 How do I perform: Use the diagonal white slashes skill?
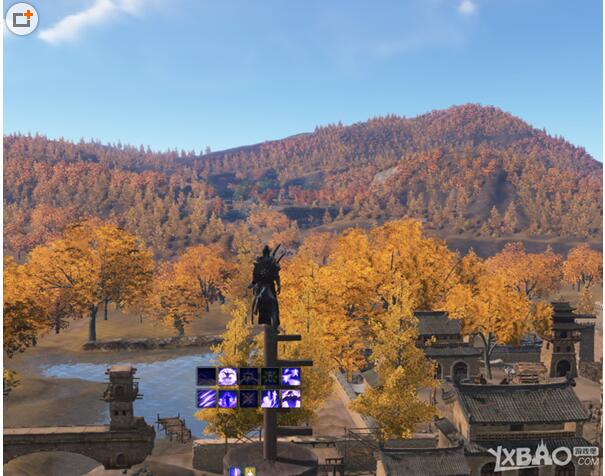tap(207, 398)
